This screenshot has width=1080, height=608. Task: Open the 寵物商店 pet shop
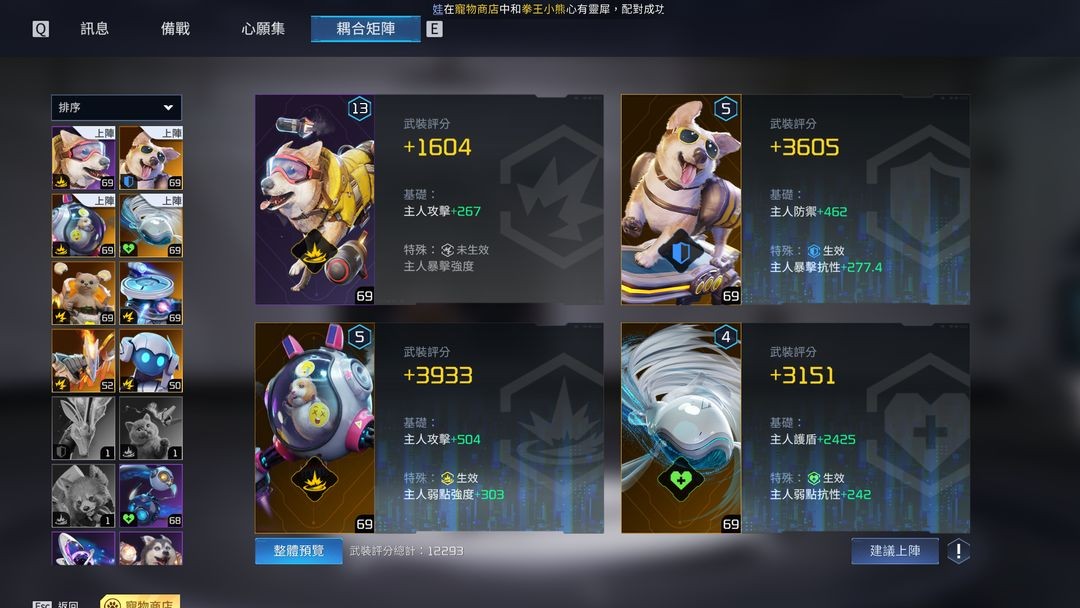[139, 602]
